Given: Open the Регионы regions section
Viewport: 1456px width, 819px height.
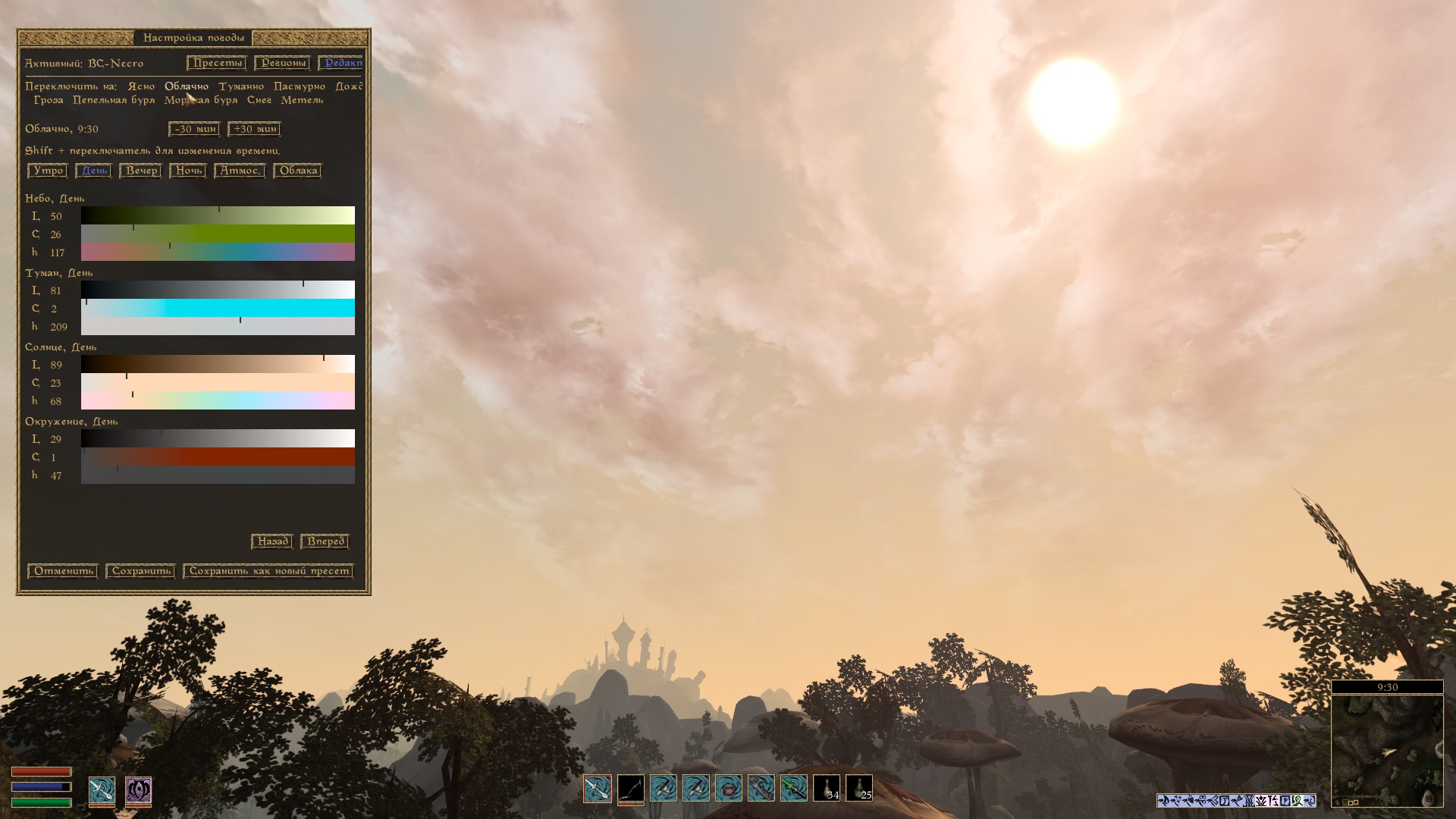Looking at the screenshot, I should pyautogui.click(x=282, y=63).
